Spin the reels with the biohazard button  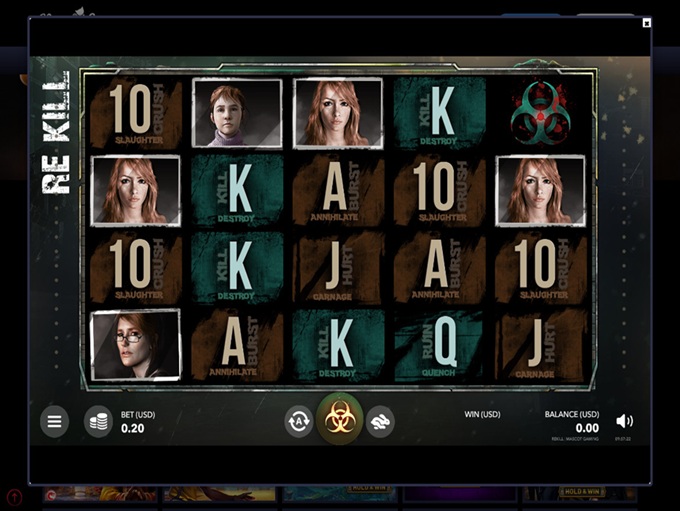[340, 420]
